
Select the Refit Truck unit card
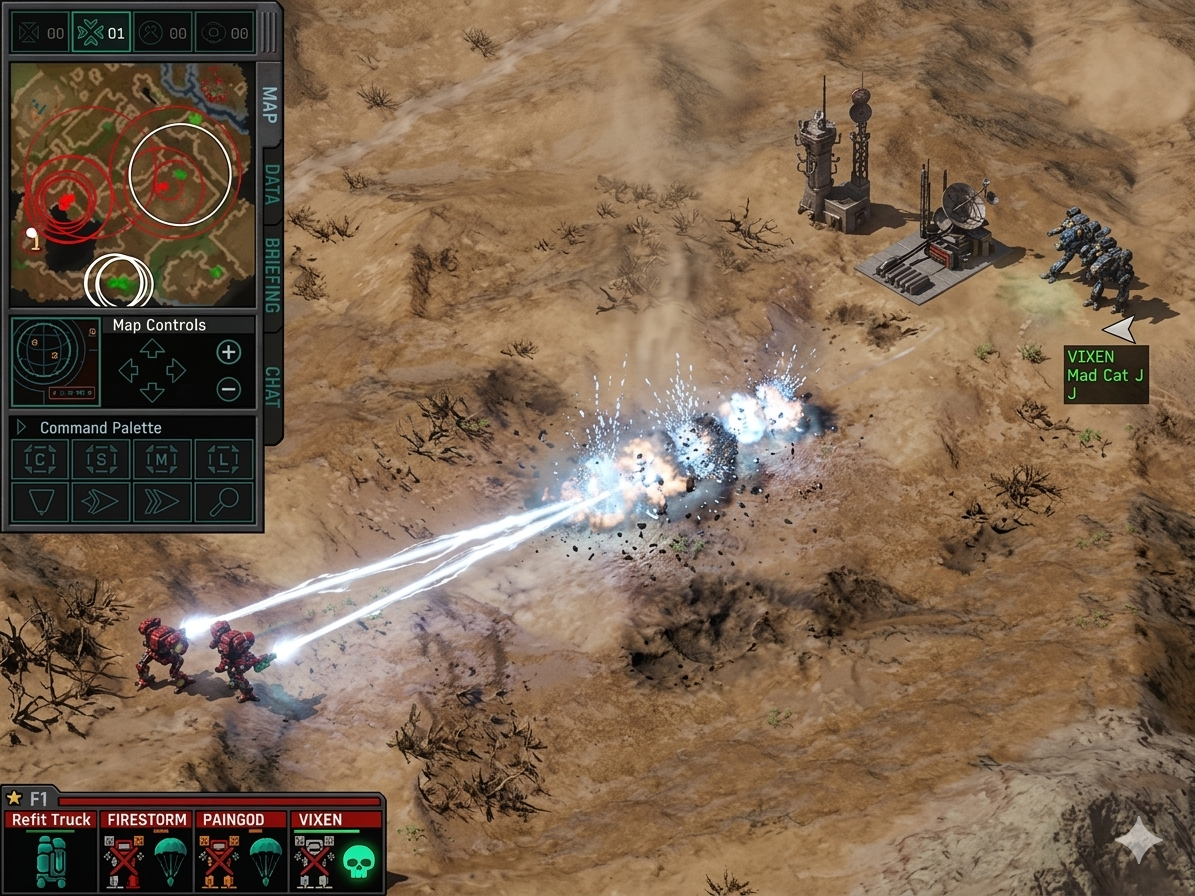click(x=50, y=851)
